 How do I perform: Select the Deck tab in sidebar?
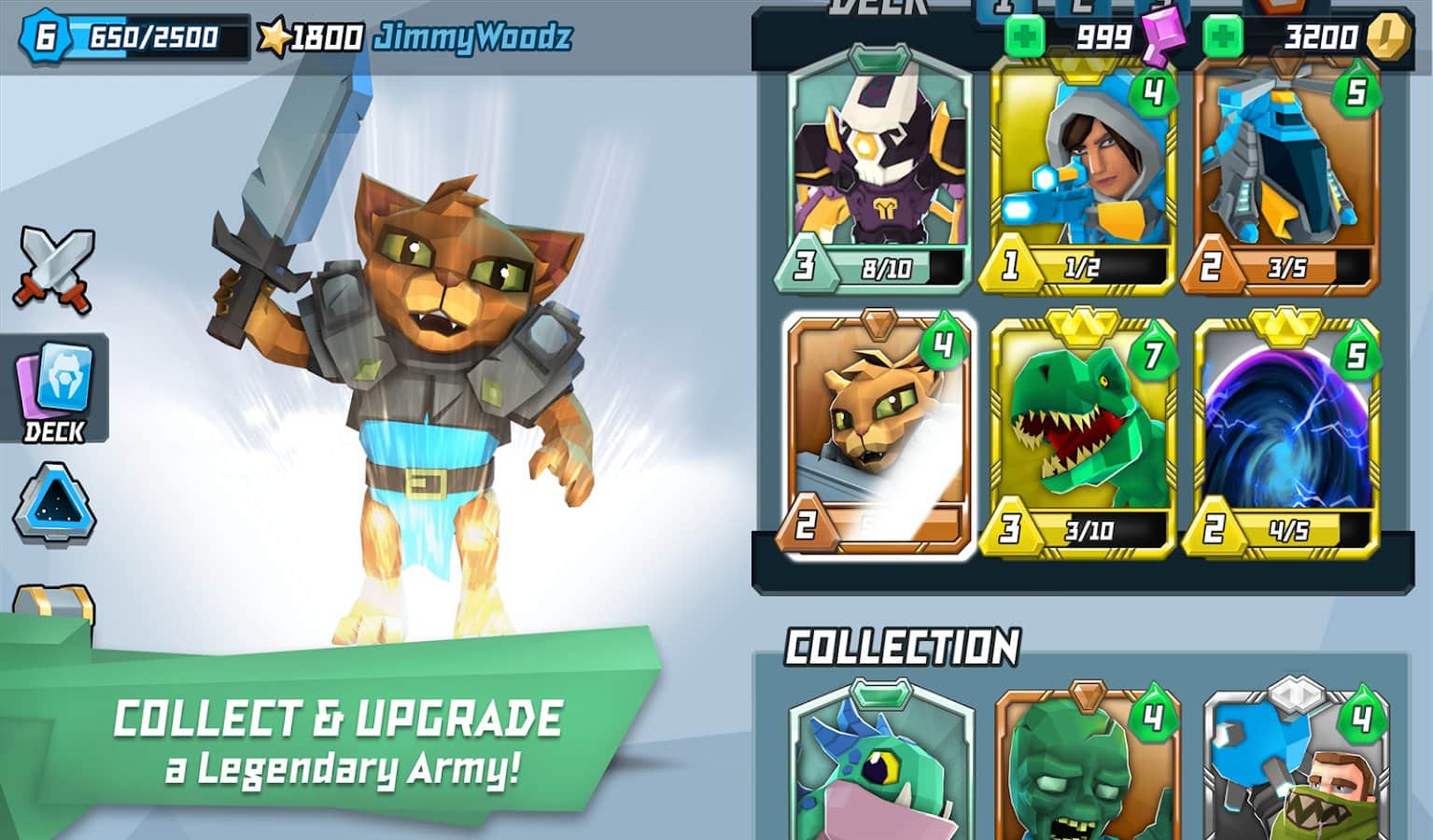(x=55, y=390)
